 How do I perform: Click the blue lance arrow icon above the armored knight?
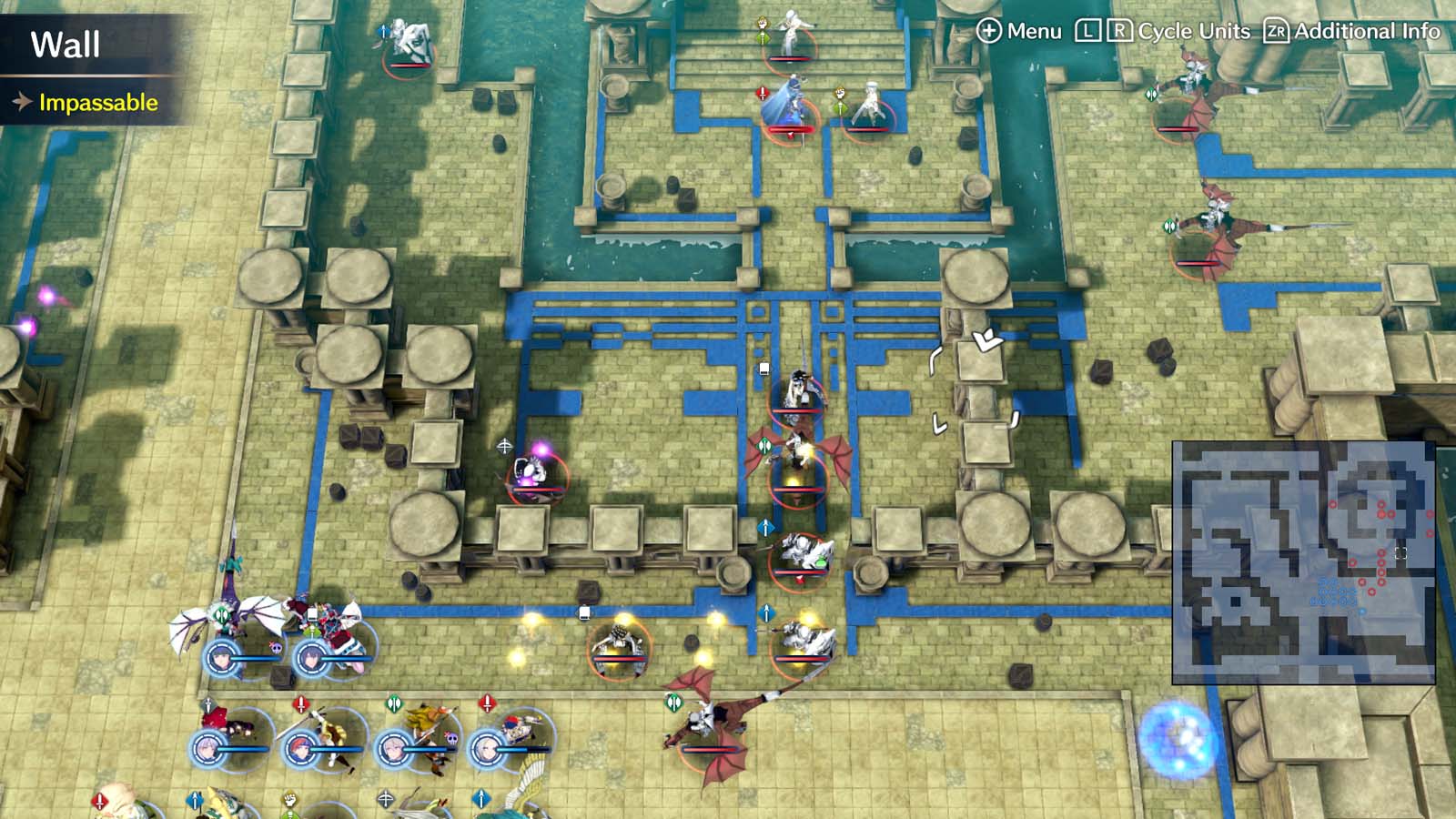(x=765, y=528)
